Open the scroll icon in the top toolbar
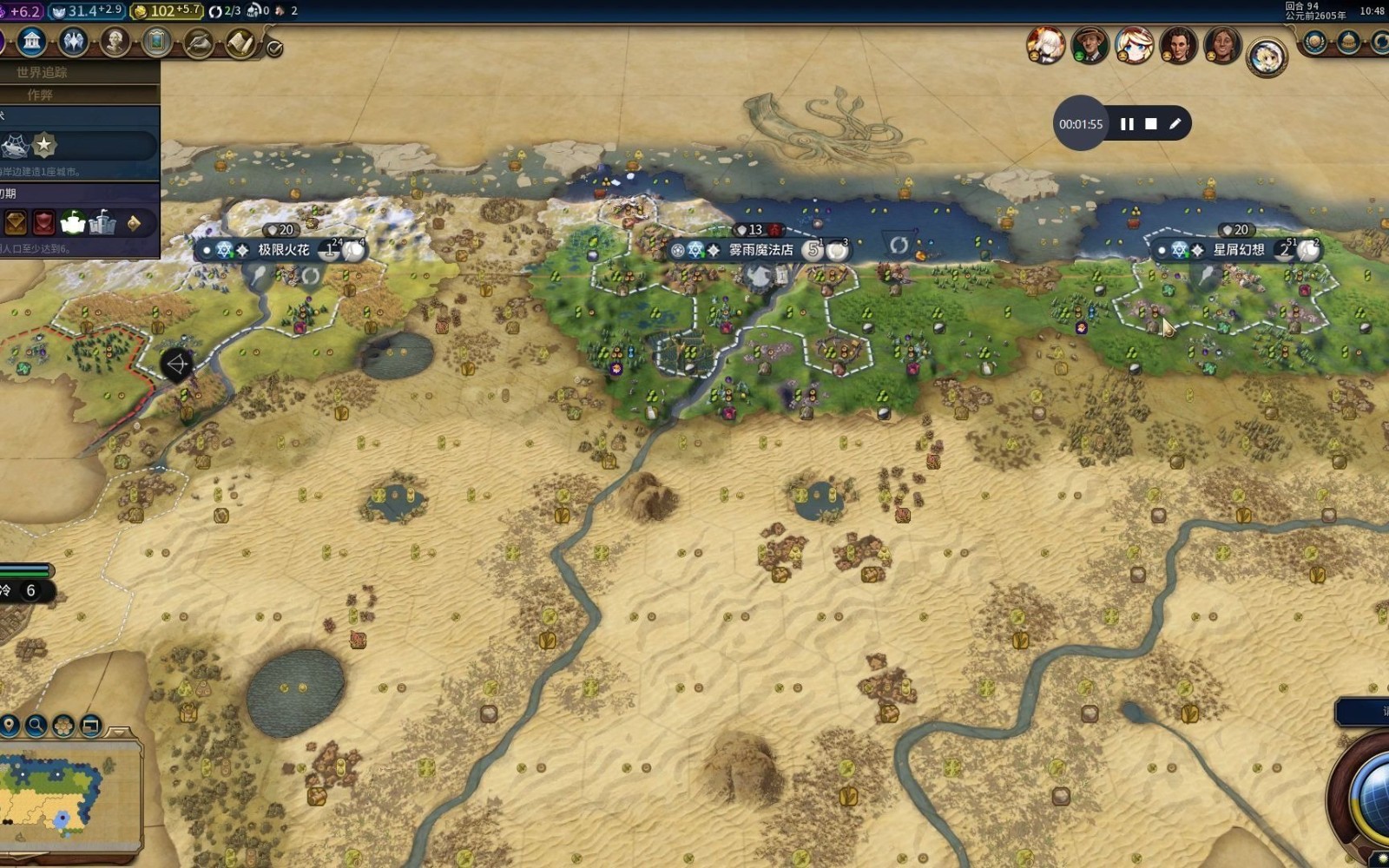 pos(240,42)
